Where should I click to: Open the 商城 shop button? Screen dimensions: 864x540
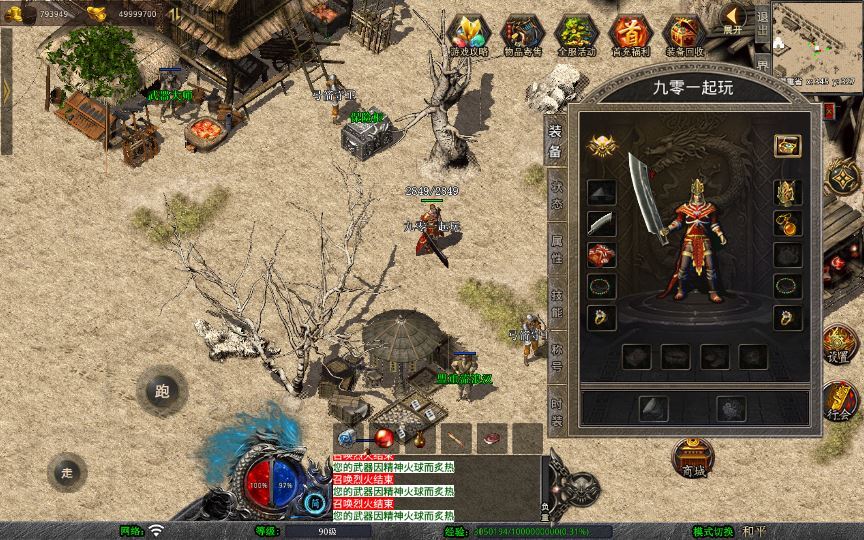click(691, 458)
